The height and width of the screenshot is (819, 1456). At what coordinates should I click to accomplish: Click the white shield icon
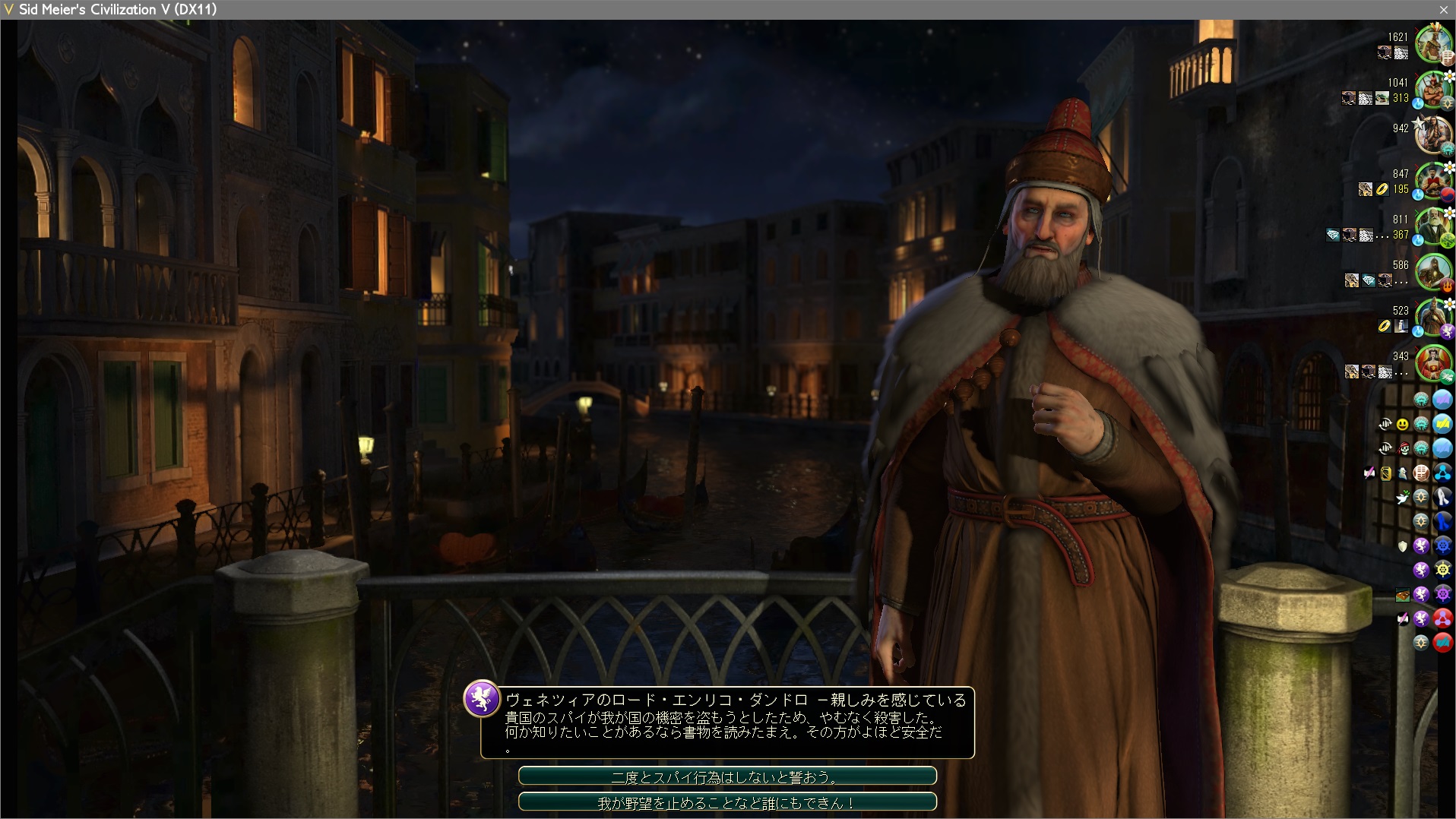tap(1403, 546)
